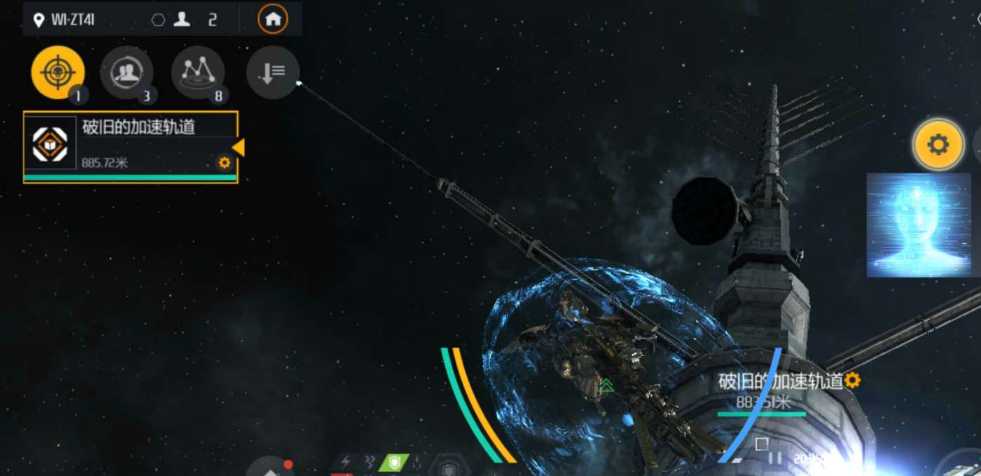This screenshot has width=981, height=476.
Task: Toggle the overview sort list button
Action: tap(272, 72)
